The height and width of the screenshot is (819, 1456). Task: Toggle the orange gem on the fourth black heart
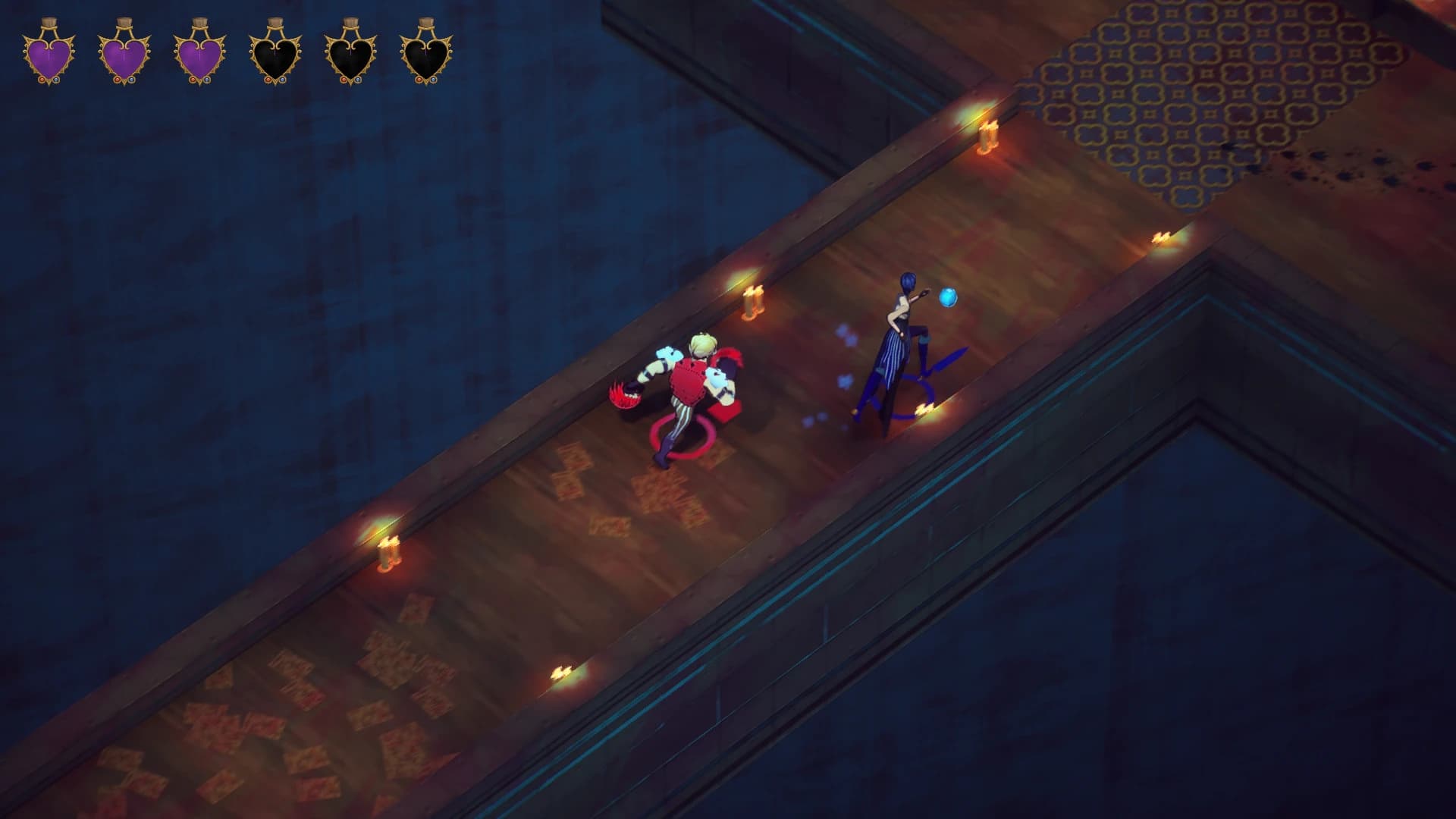[268, 80]
